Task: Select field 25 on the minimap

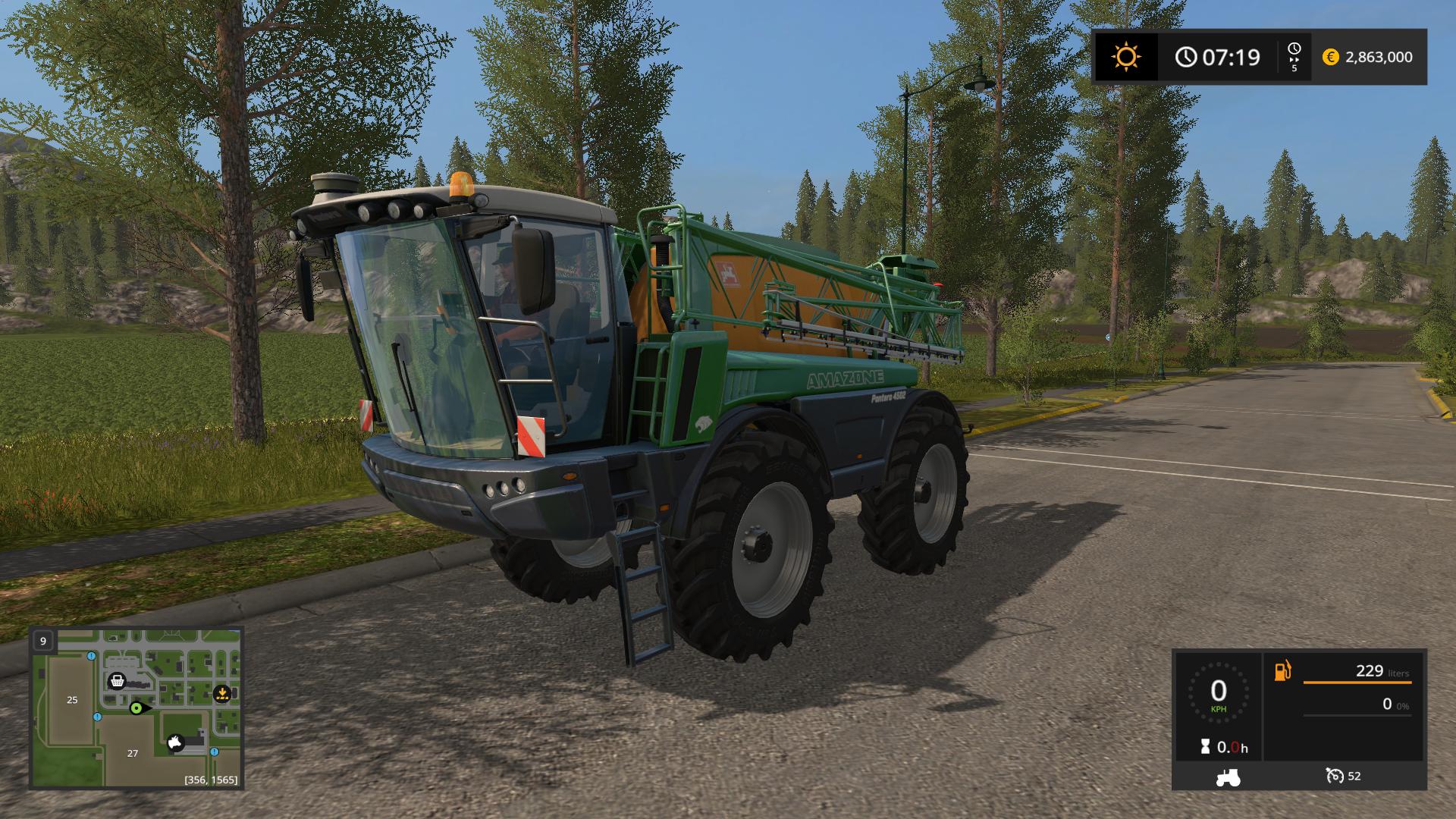Action: pyautogui.click(x=72, y=699)
